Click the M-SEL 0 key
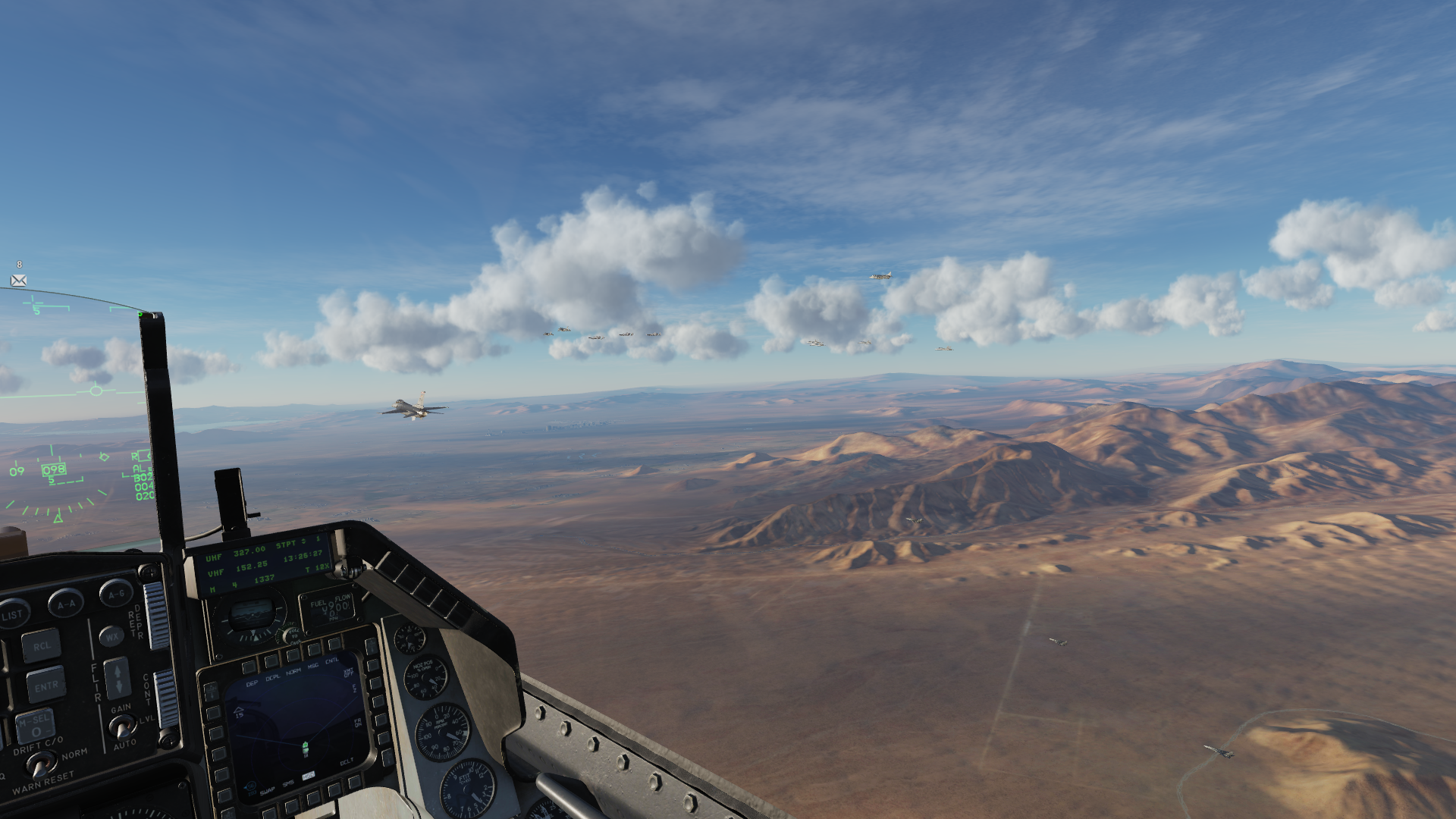This screenshot has height=819, width=1456. click(x=35, y=727)
